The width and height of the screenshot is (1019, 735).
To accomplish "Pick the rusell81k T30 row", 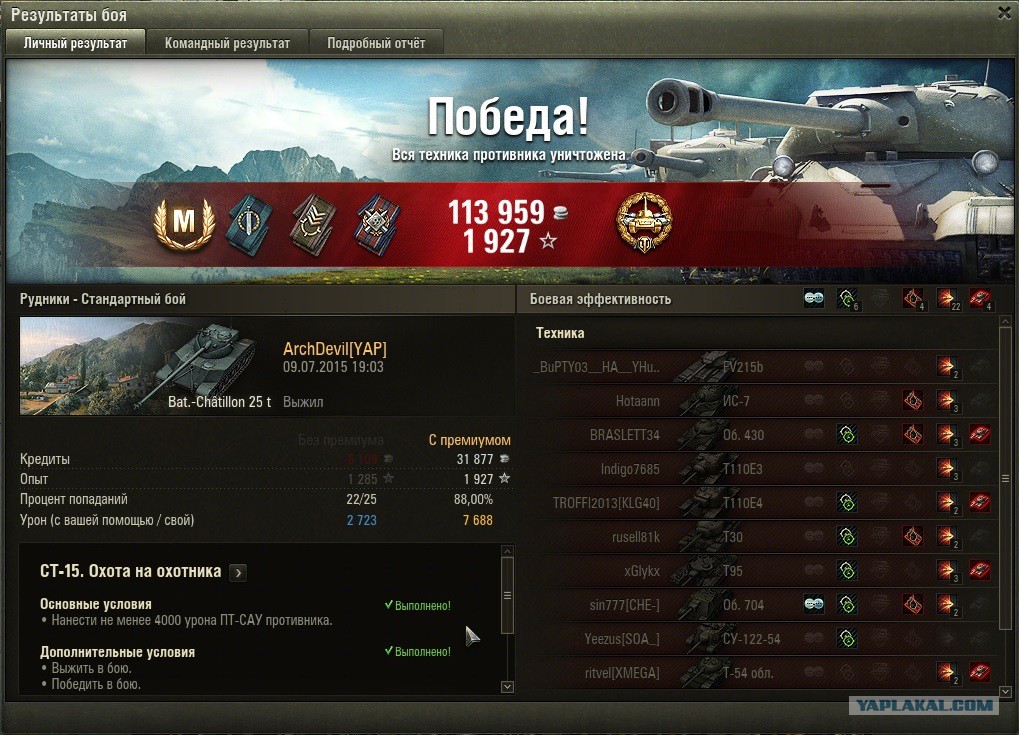I will 760,536.
